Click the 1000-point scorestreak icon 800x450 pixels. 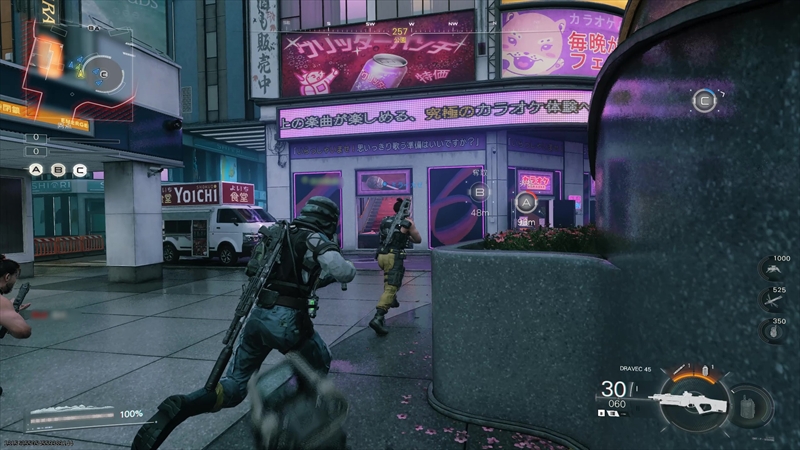[x=772, y=269]
